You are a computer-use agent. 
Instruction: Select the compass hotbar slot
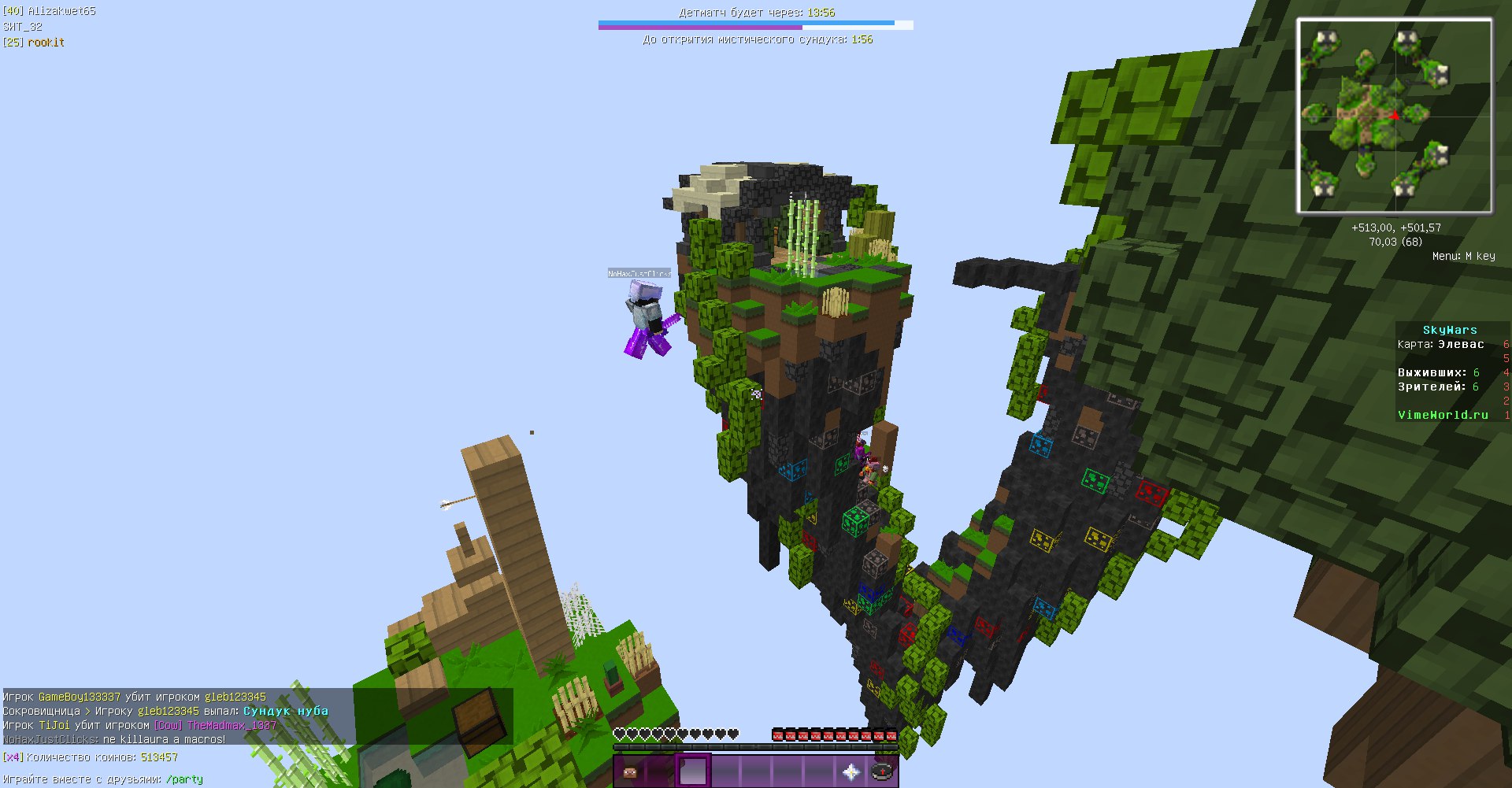[883, 771]
